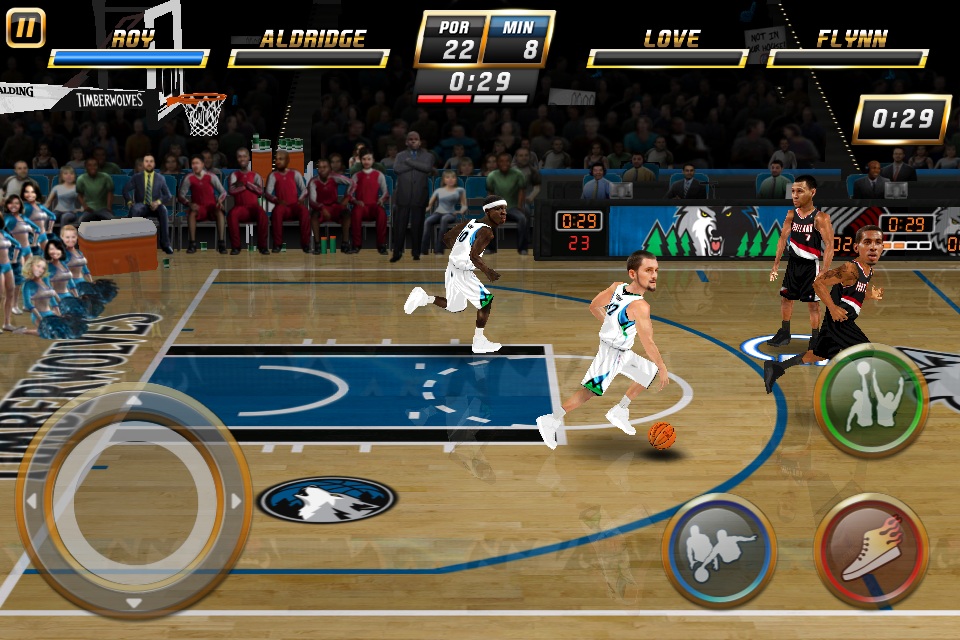Screen dimensions: 960x640
Task: Activate the turbo sneaker button
Action: tap(870, 550)
